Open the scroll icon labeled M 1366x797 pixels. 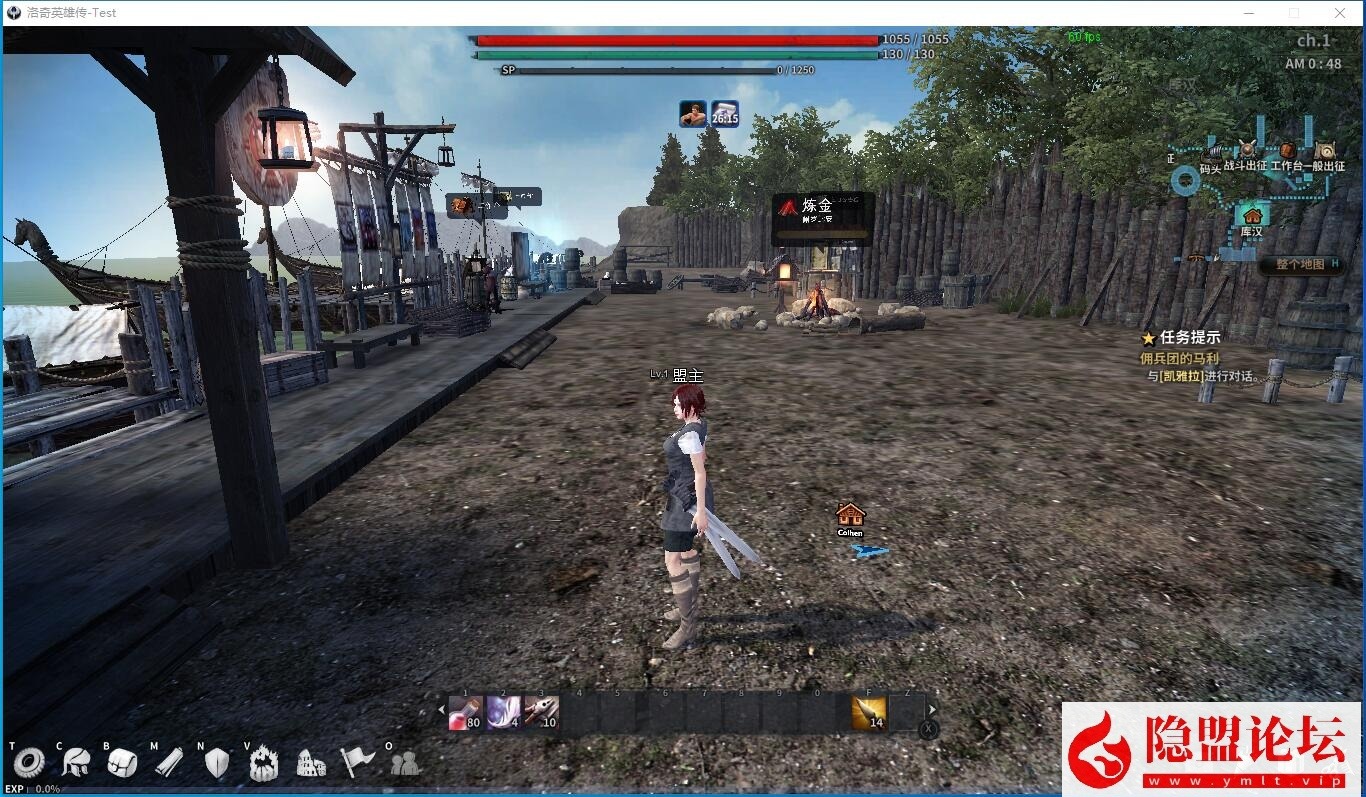coord(169,763)
